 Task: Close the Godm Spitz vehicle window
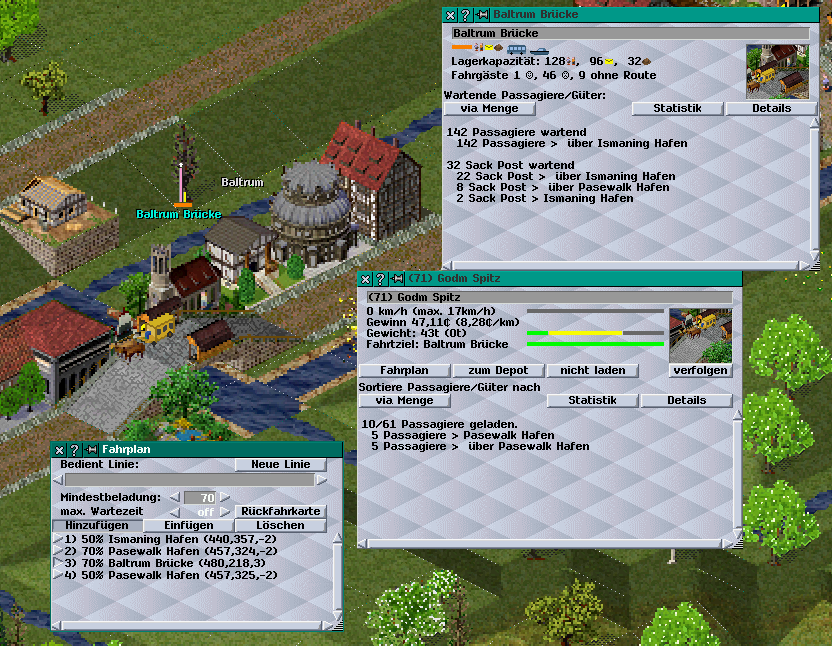[366, 278]
